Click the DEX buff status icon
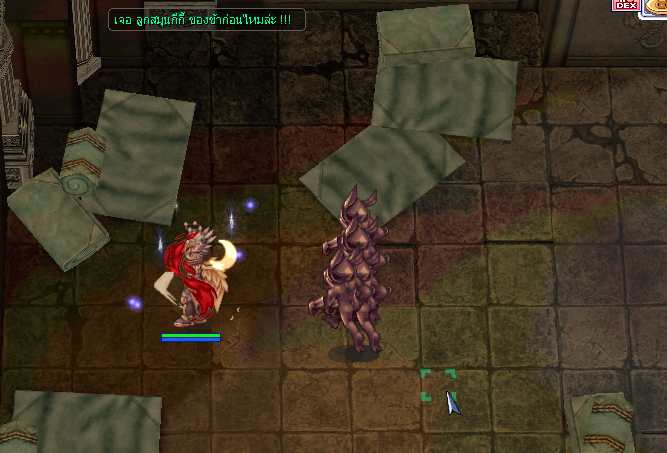Screen dimensions: 667x453 pyautogui.click(x=625, y=5)
